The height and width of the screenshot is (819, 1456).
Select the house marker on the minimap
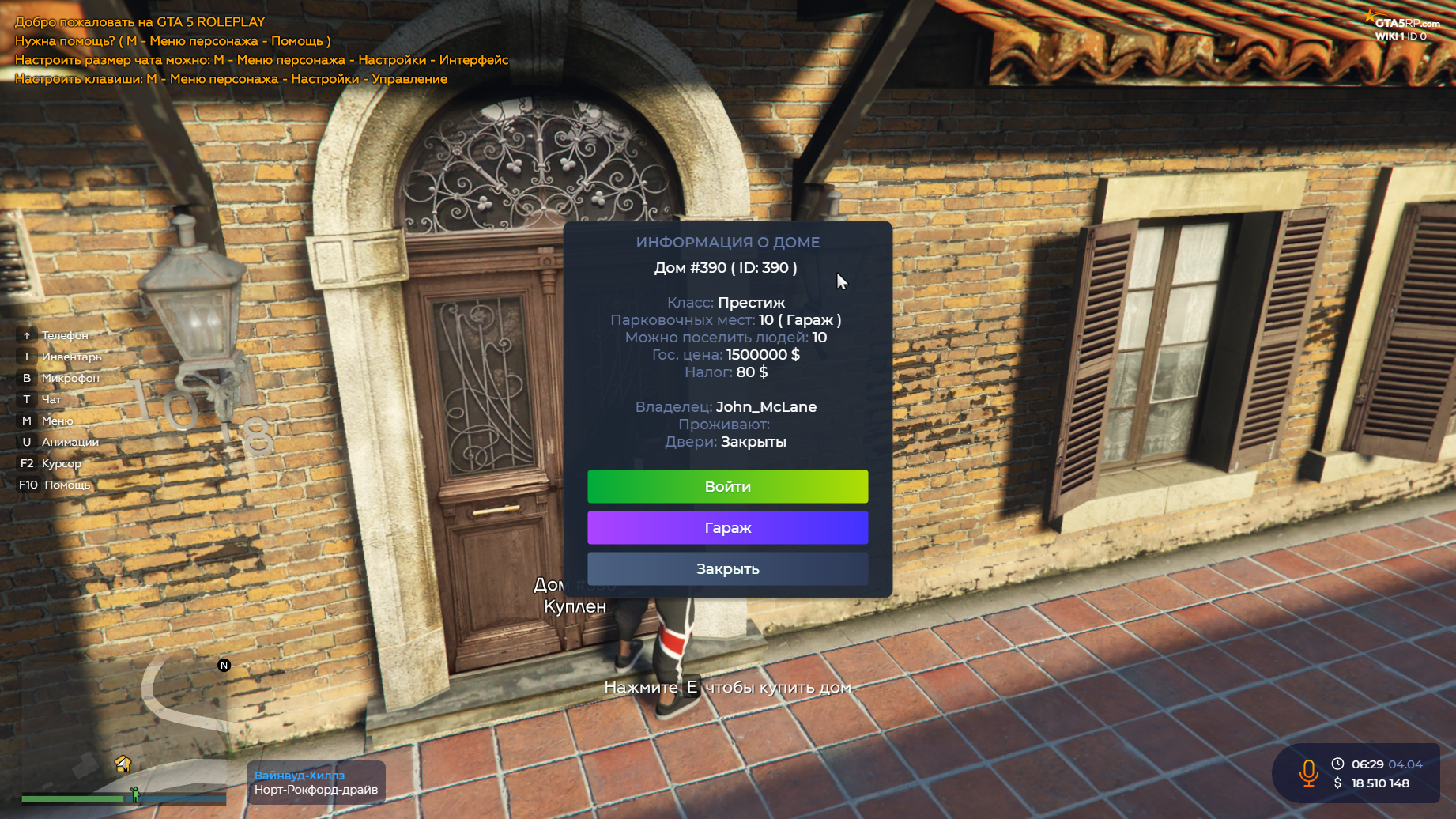(123, 764)
